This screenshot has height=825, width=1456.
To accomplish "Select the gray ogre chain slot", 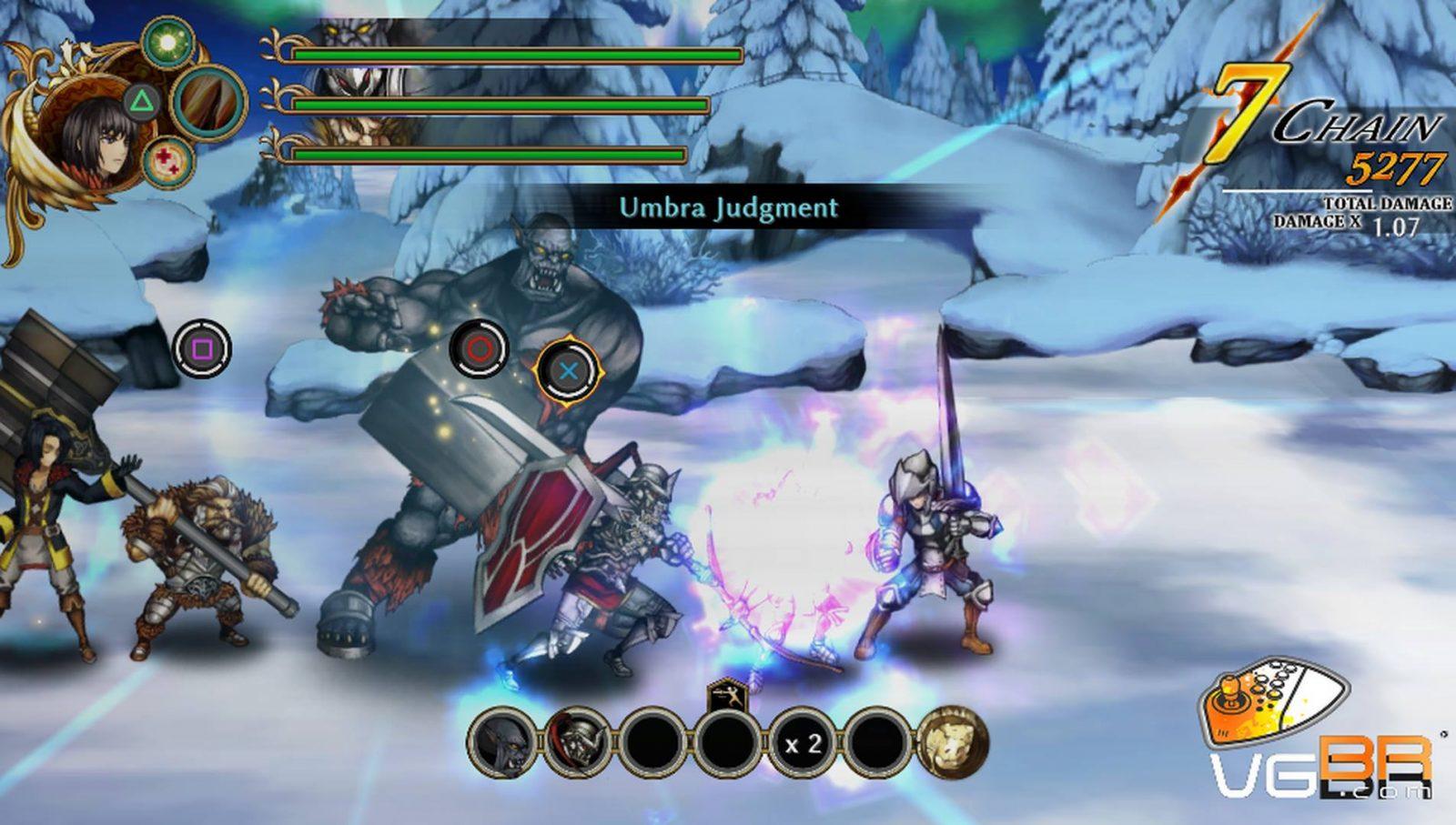I will coord(503,743).
